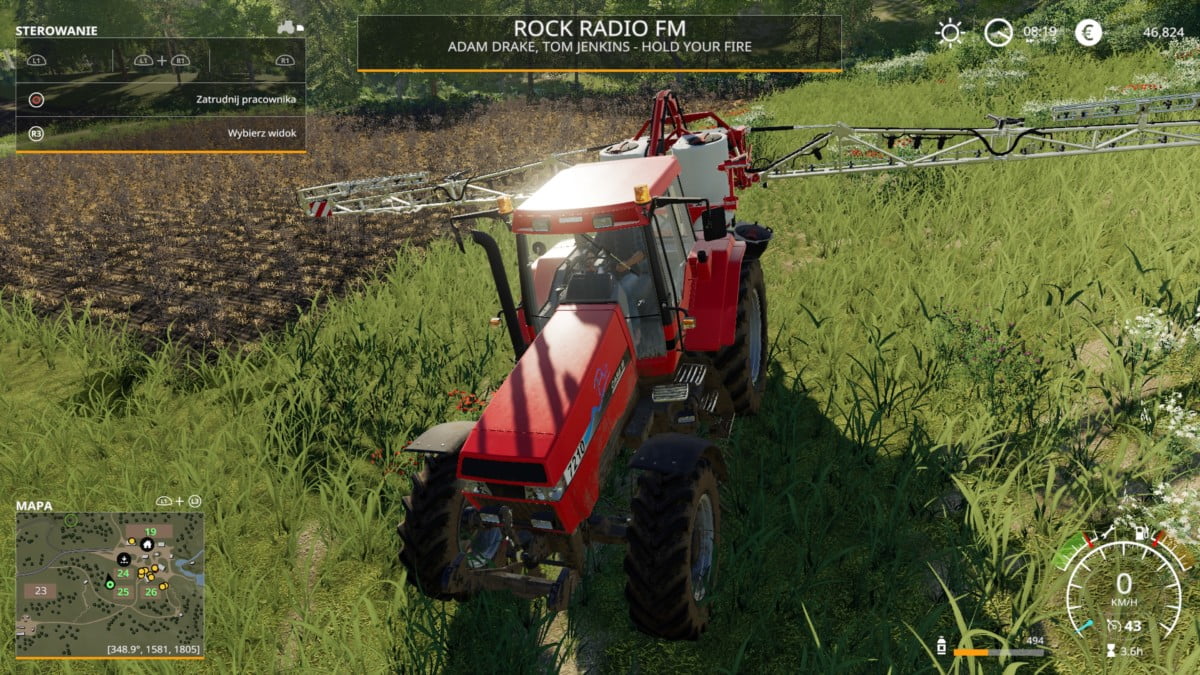Choose field 23 on the minimap
Image resolution: width=1200 pixels, height=675 pixels.
[x=40, y=590]
